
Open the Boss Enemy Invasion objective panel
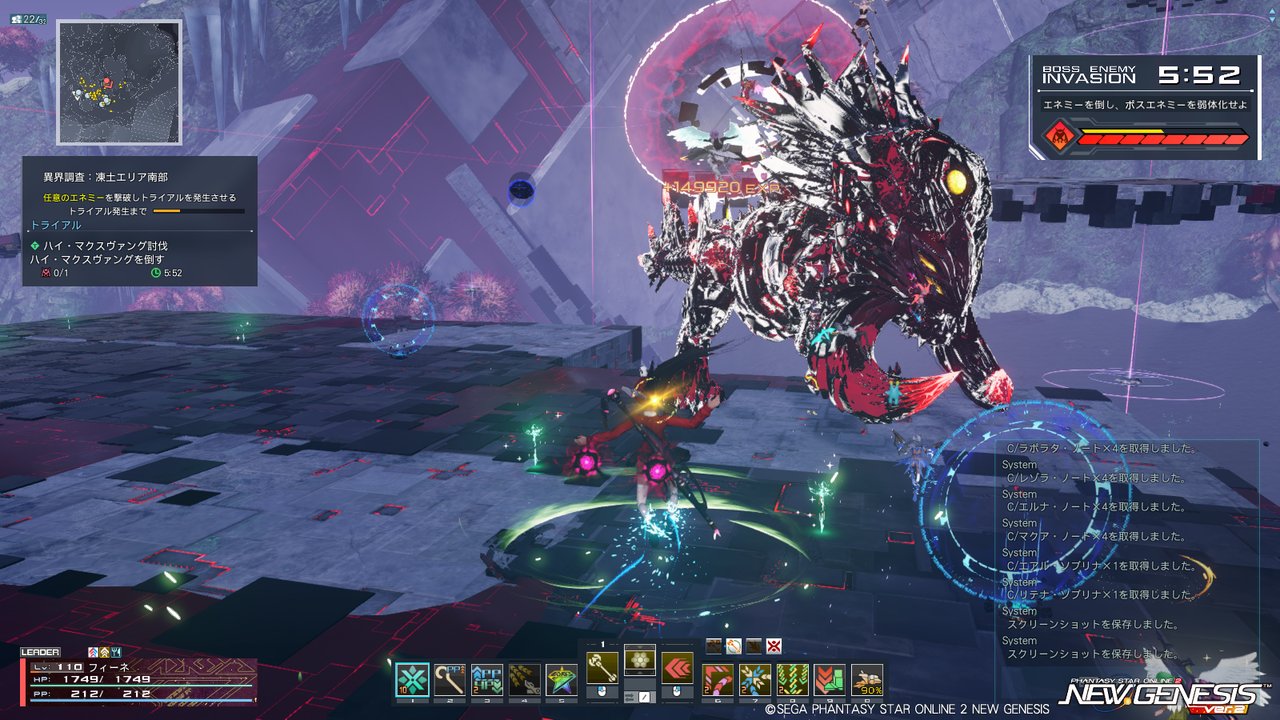pyautogui.click(x=1145, y=107)
